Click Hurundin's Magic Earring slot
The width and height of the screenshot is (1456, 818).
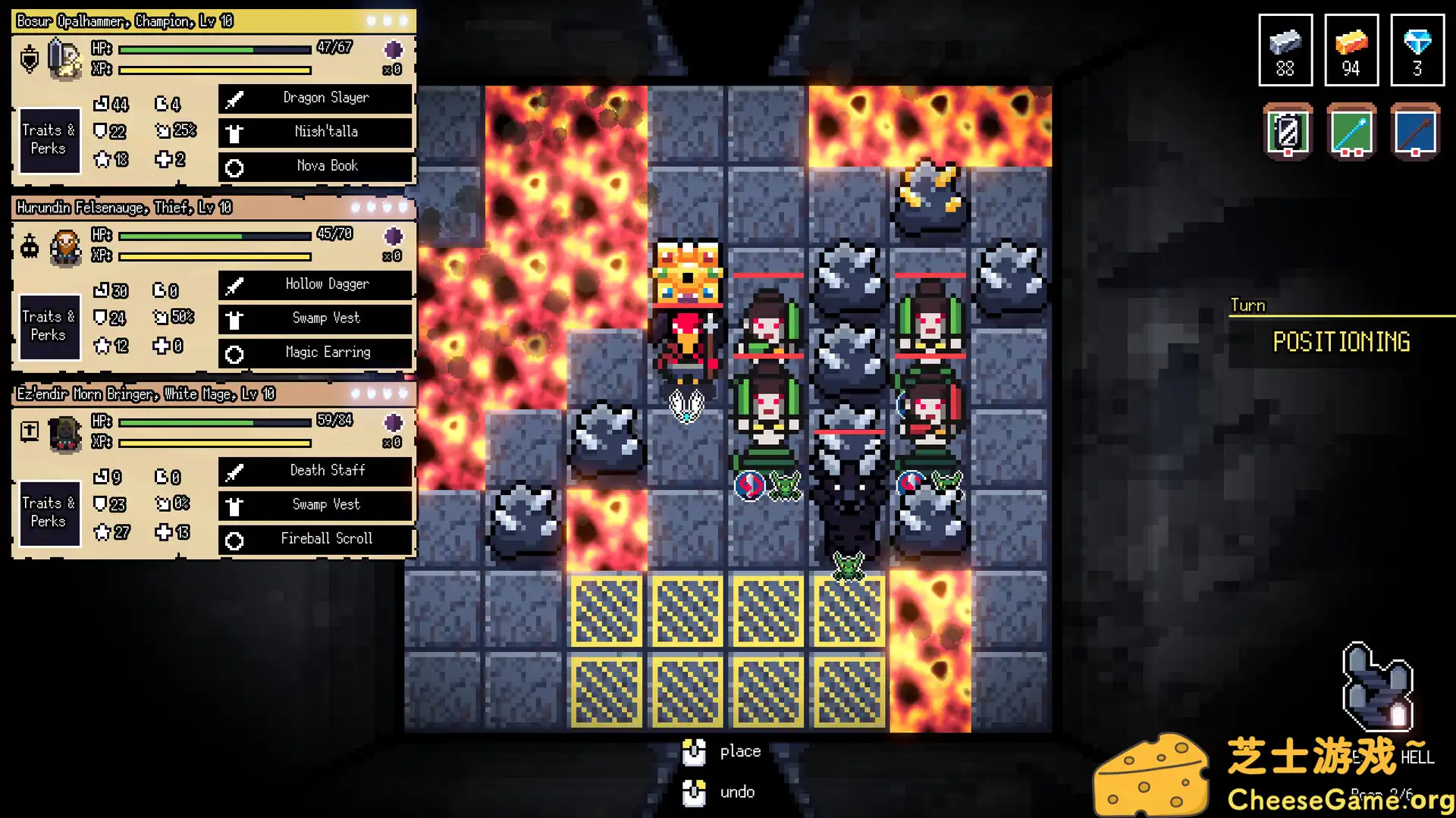click(x=315, y=353)
